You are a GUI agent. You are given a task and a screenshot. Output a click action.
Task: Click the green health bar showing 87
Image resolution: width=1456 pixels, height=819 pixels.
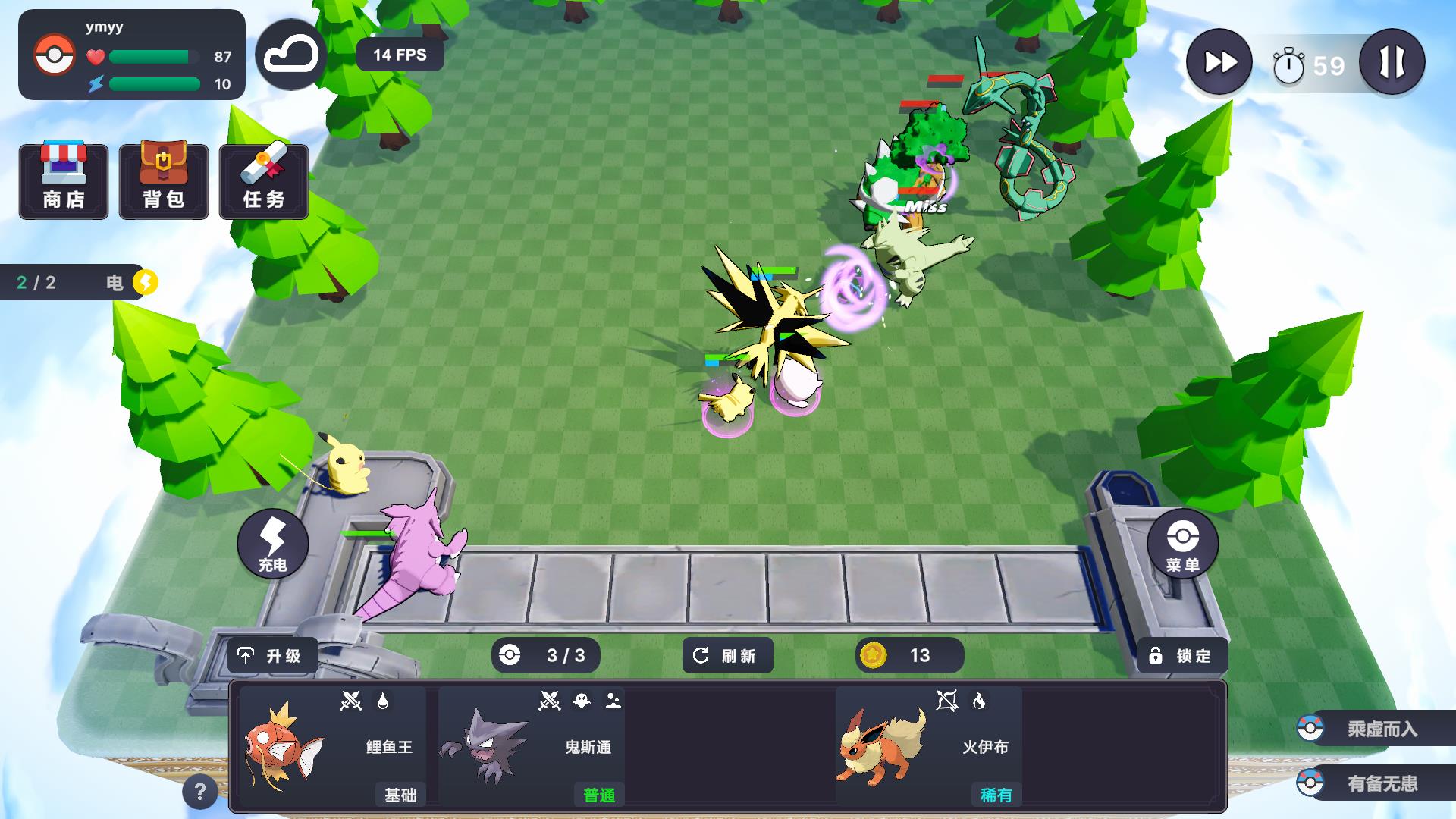pyautogui.click(x=152, y=55)
